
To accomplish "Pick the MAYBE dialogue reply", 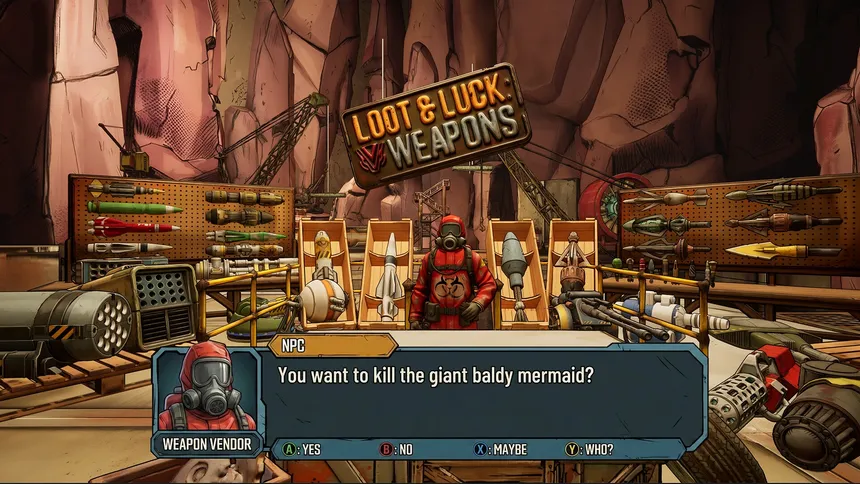I will click(x=500, y=449).
